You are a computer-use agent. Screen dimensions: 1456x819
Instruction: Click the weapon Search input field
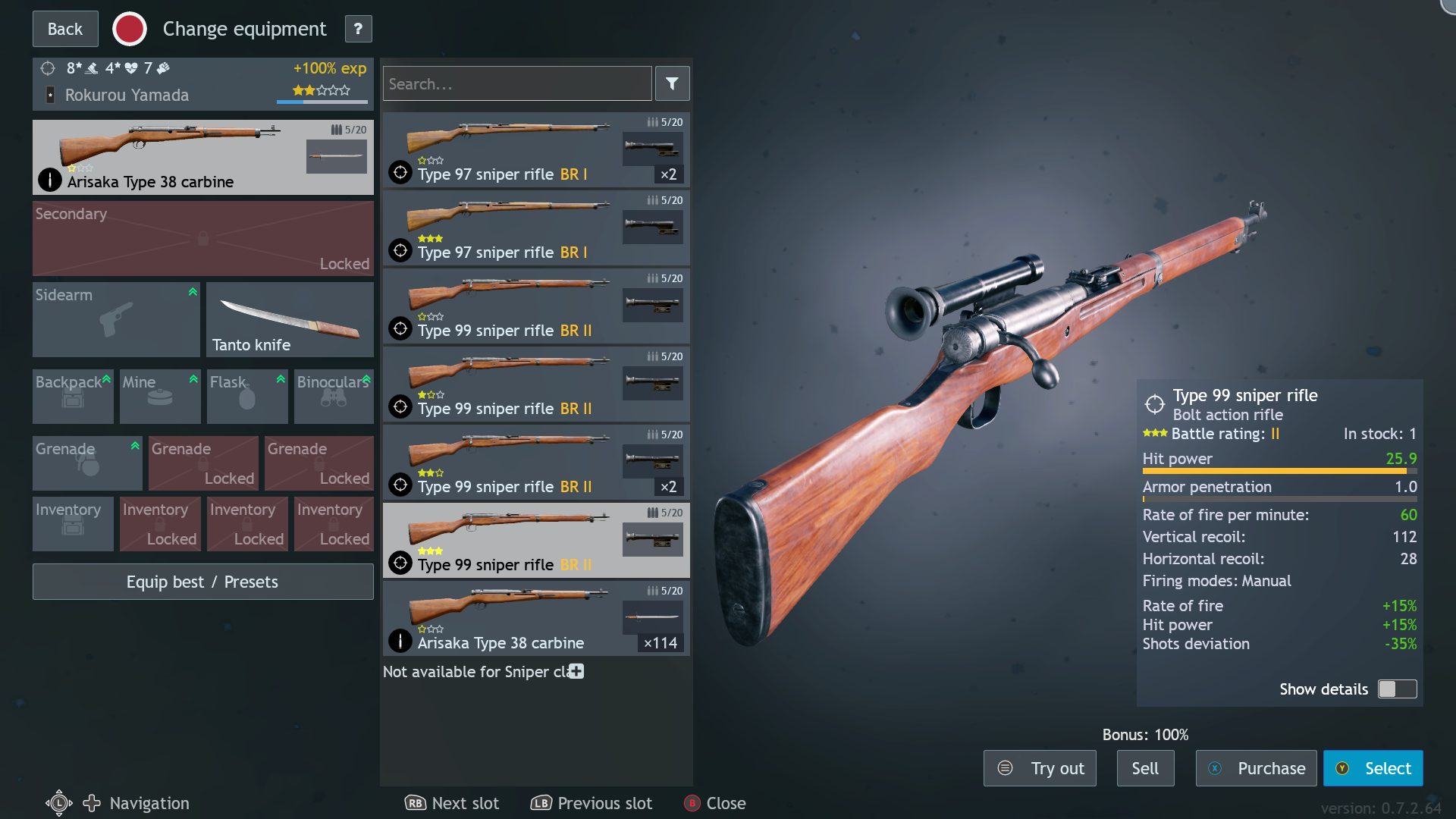coord(516,83)
